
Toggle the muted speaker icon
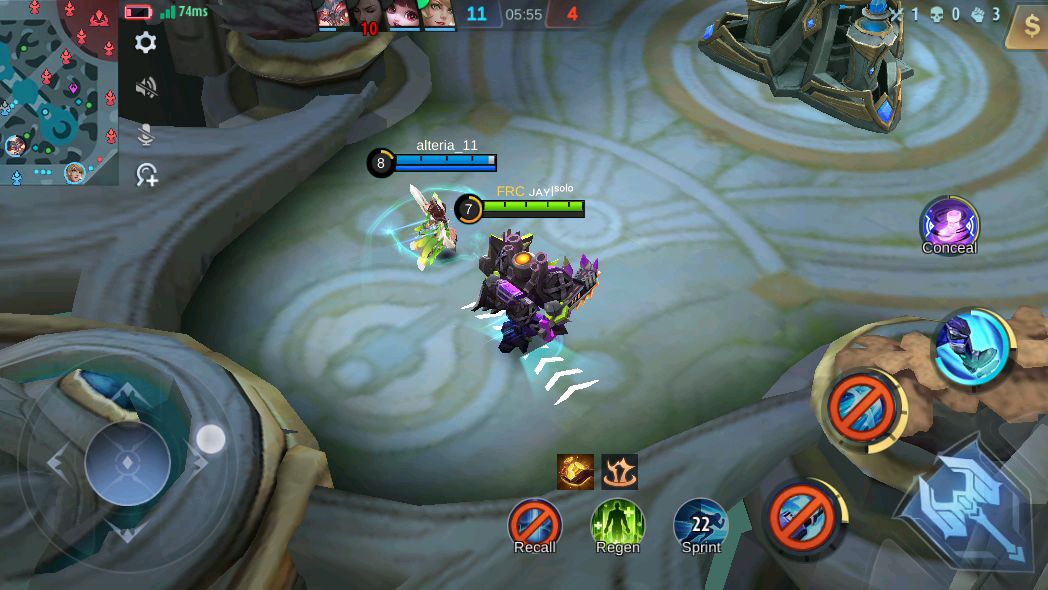tap(146, 88)
